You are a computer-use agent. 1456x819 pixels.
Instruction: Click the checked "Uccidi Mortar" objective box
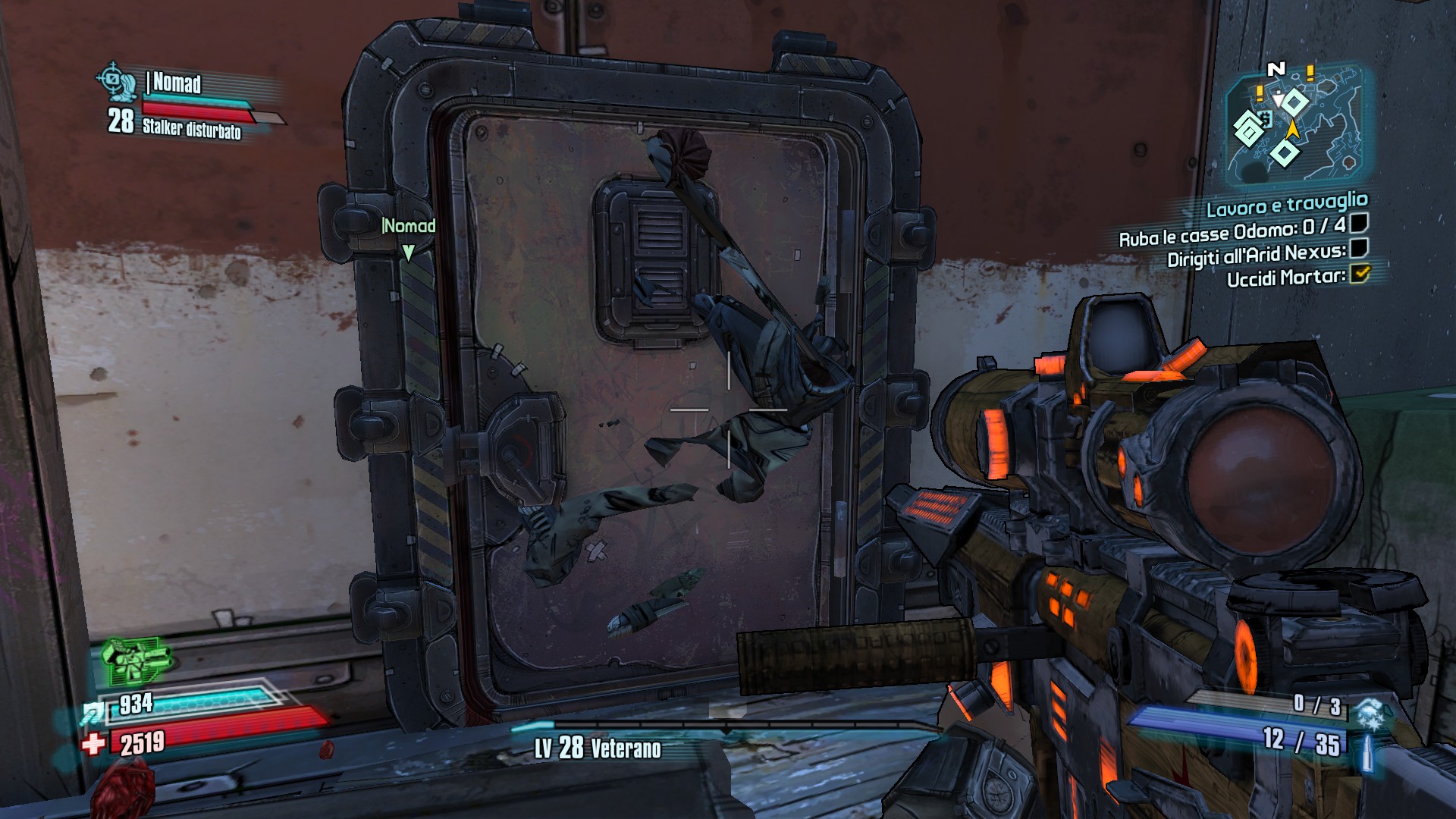click(1359, 273)
